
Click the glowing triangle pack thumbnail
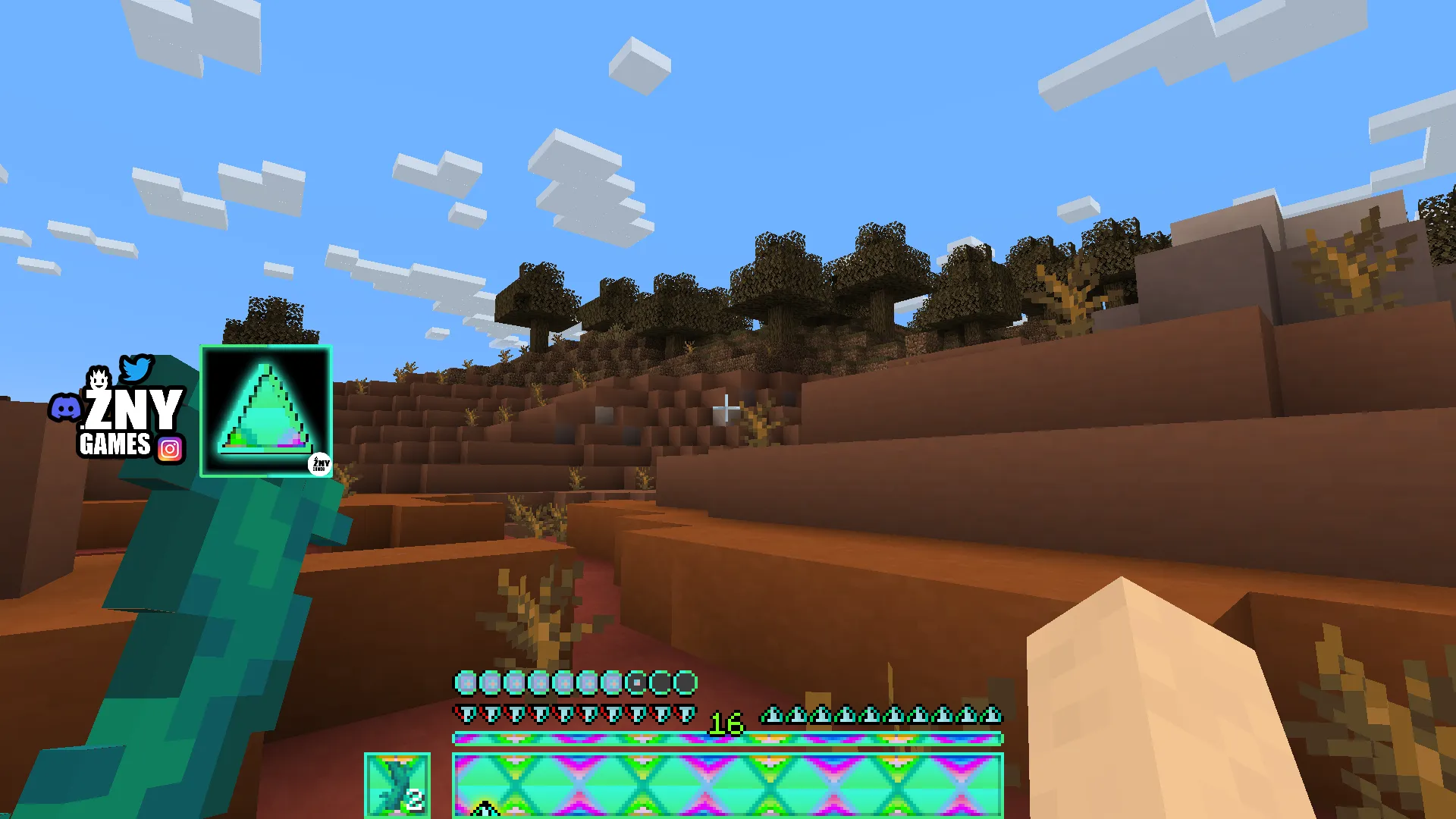click(x=265, y=411)
